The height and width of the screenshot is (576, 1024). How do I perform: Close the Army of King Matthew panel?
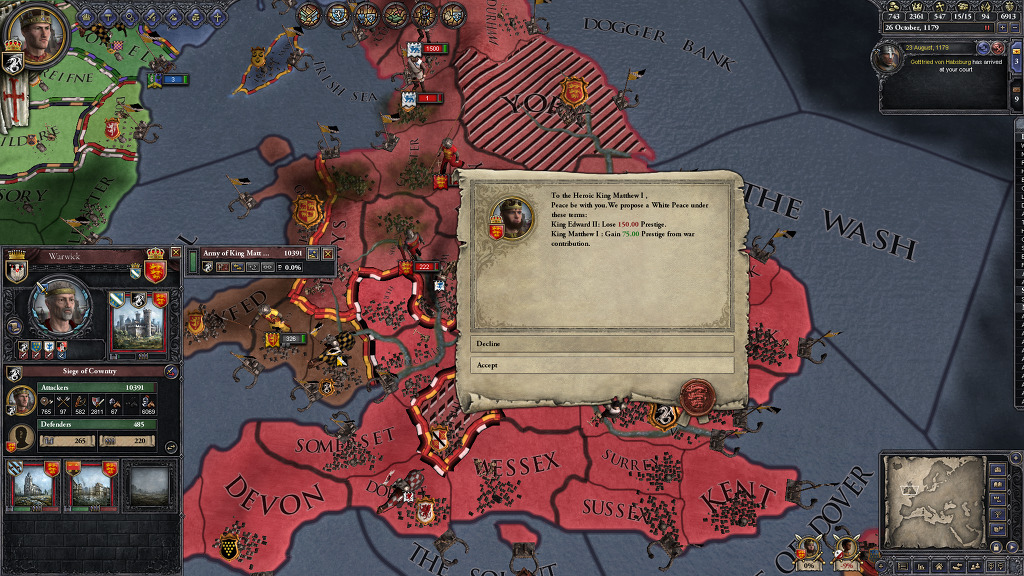tap(326, 254)
